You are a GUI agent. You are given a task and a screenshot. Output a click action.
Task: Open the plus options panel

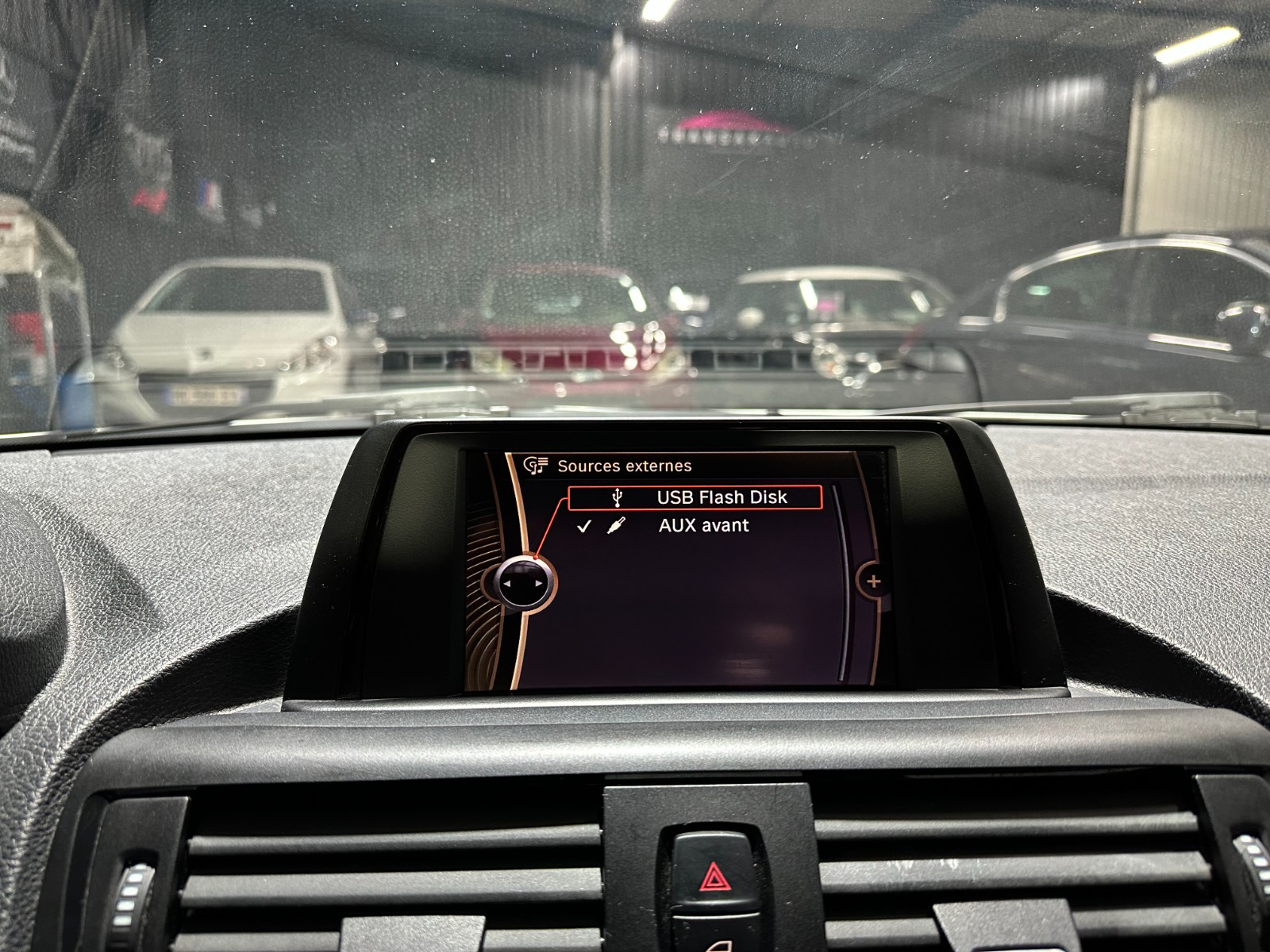point(873,582)
